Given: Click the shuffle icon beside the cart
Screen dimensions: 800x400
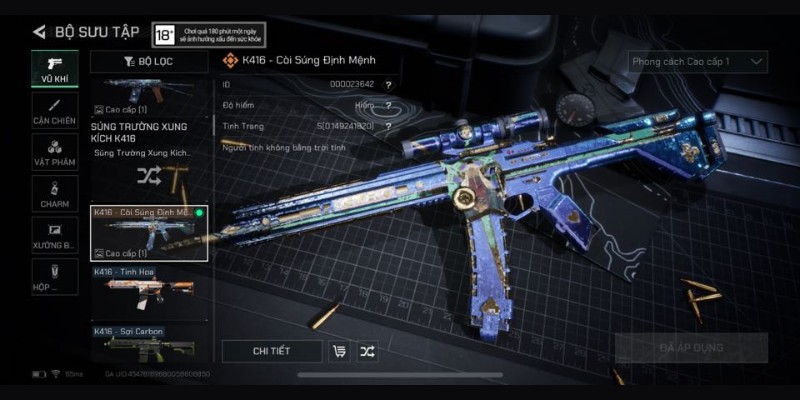Looking at the screenshot, I should (x=368, y=351).
